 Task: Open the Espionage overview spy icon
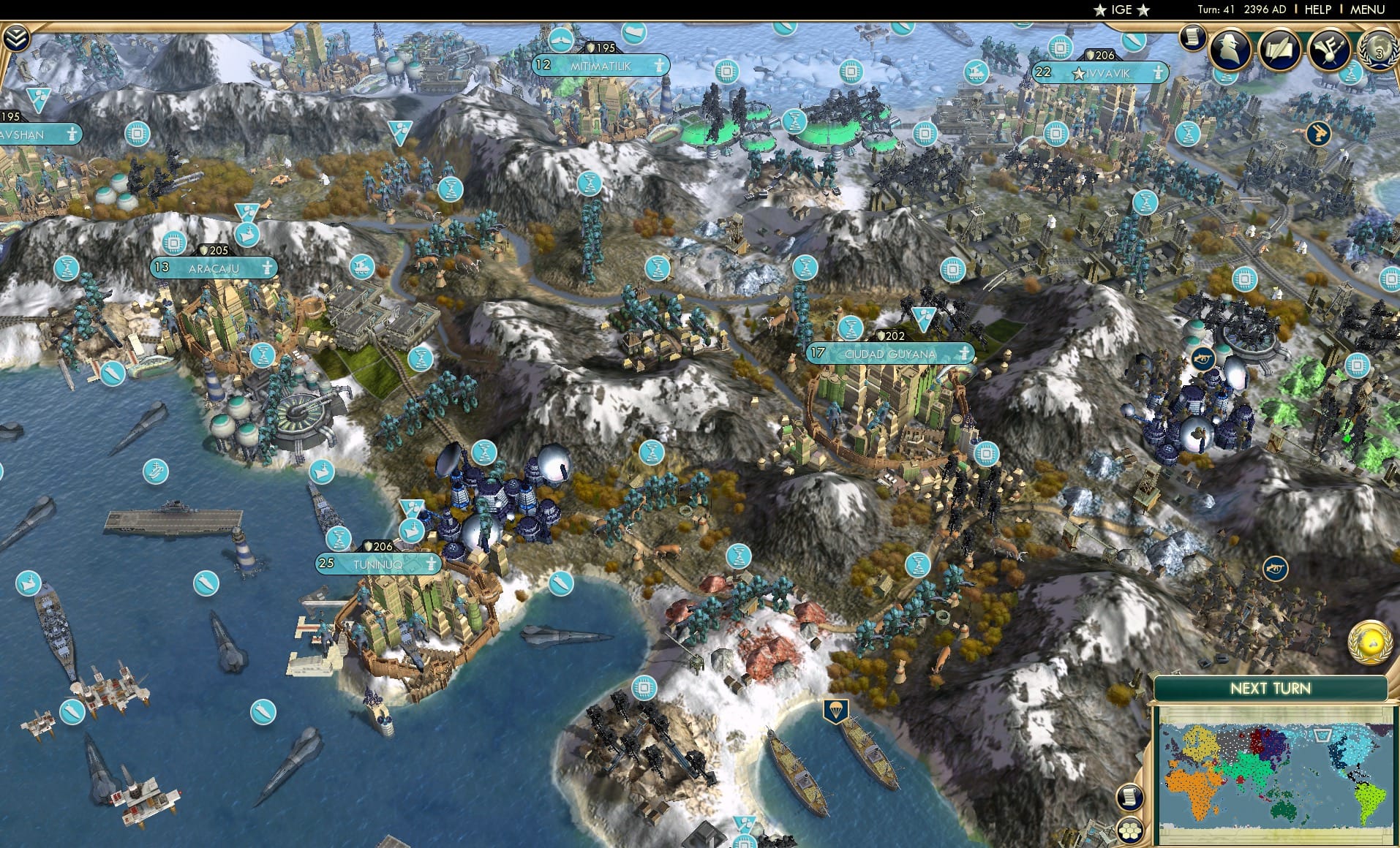pyautogui.click(x=1231, y=48)
